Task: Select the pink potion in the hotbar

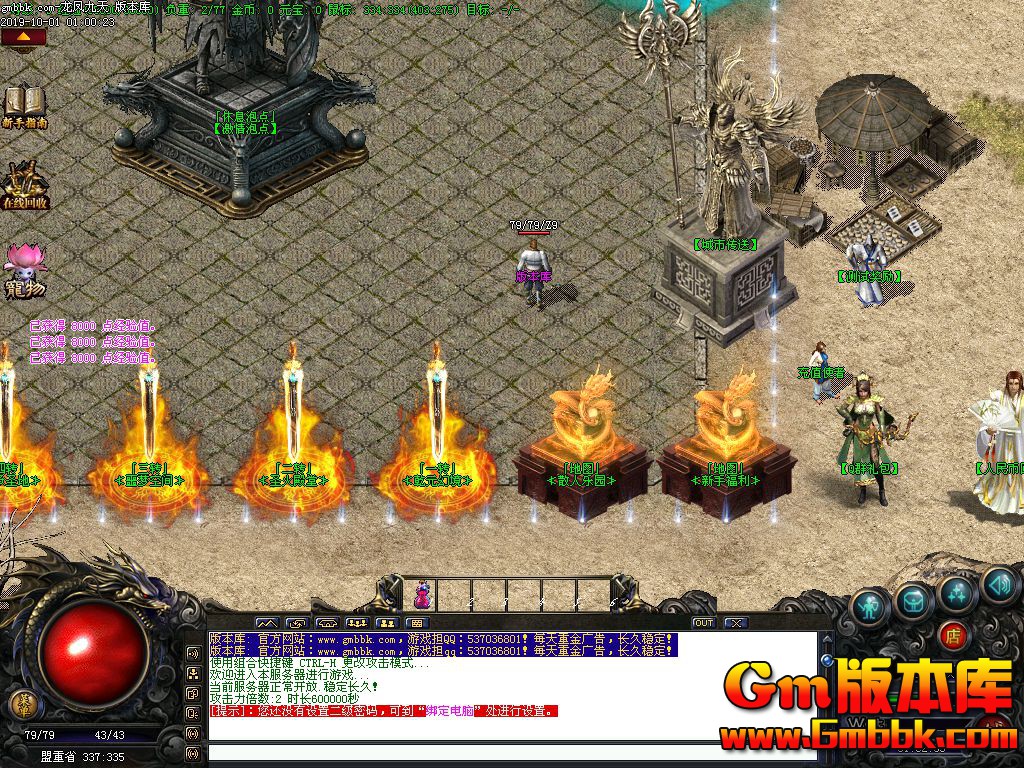Action: 422,594
